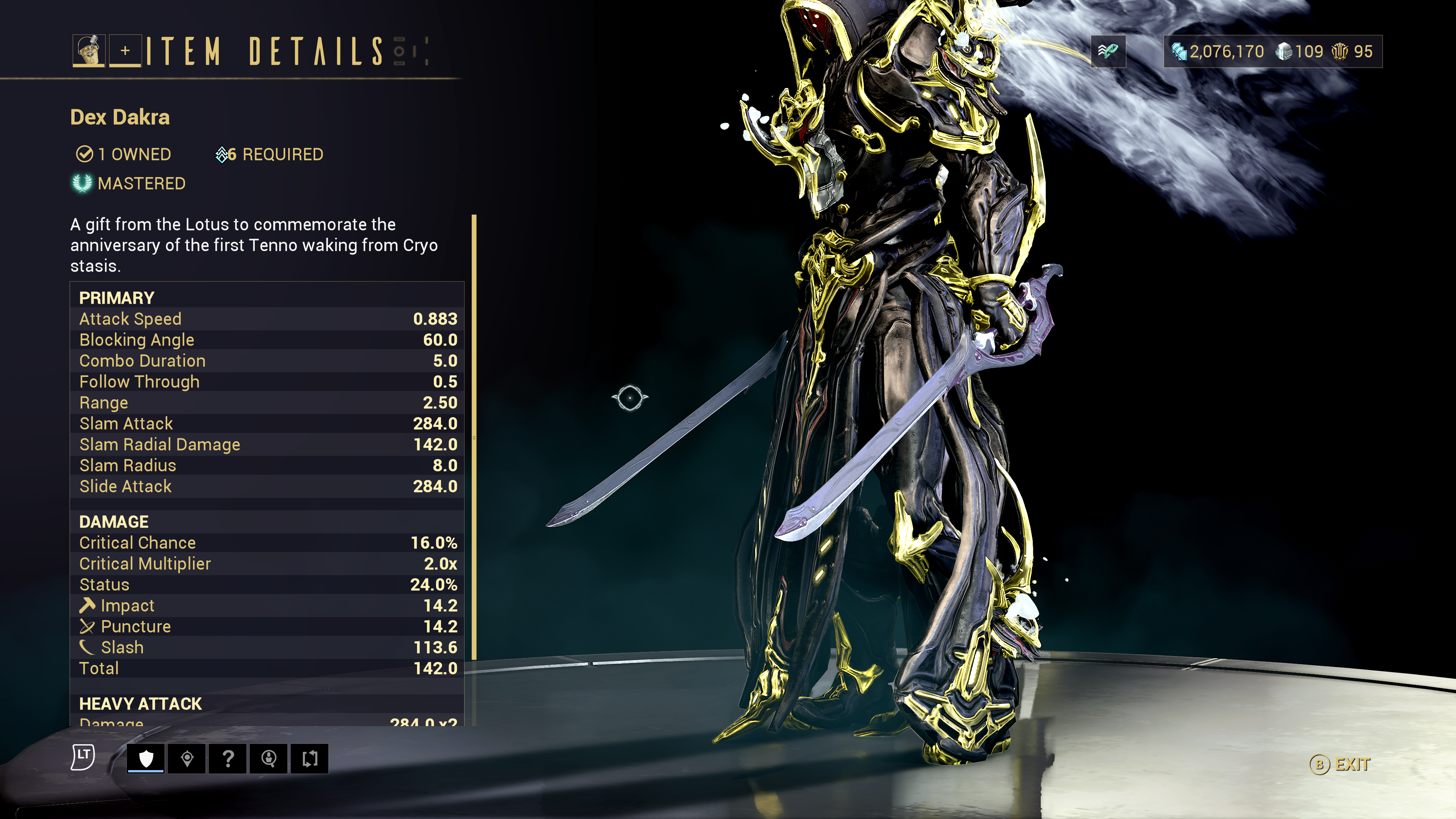The width and height of the screenshot is (1456, 819).
Task: Click the plus button beside the avatar
Action: point(125,51)
